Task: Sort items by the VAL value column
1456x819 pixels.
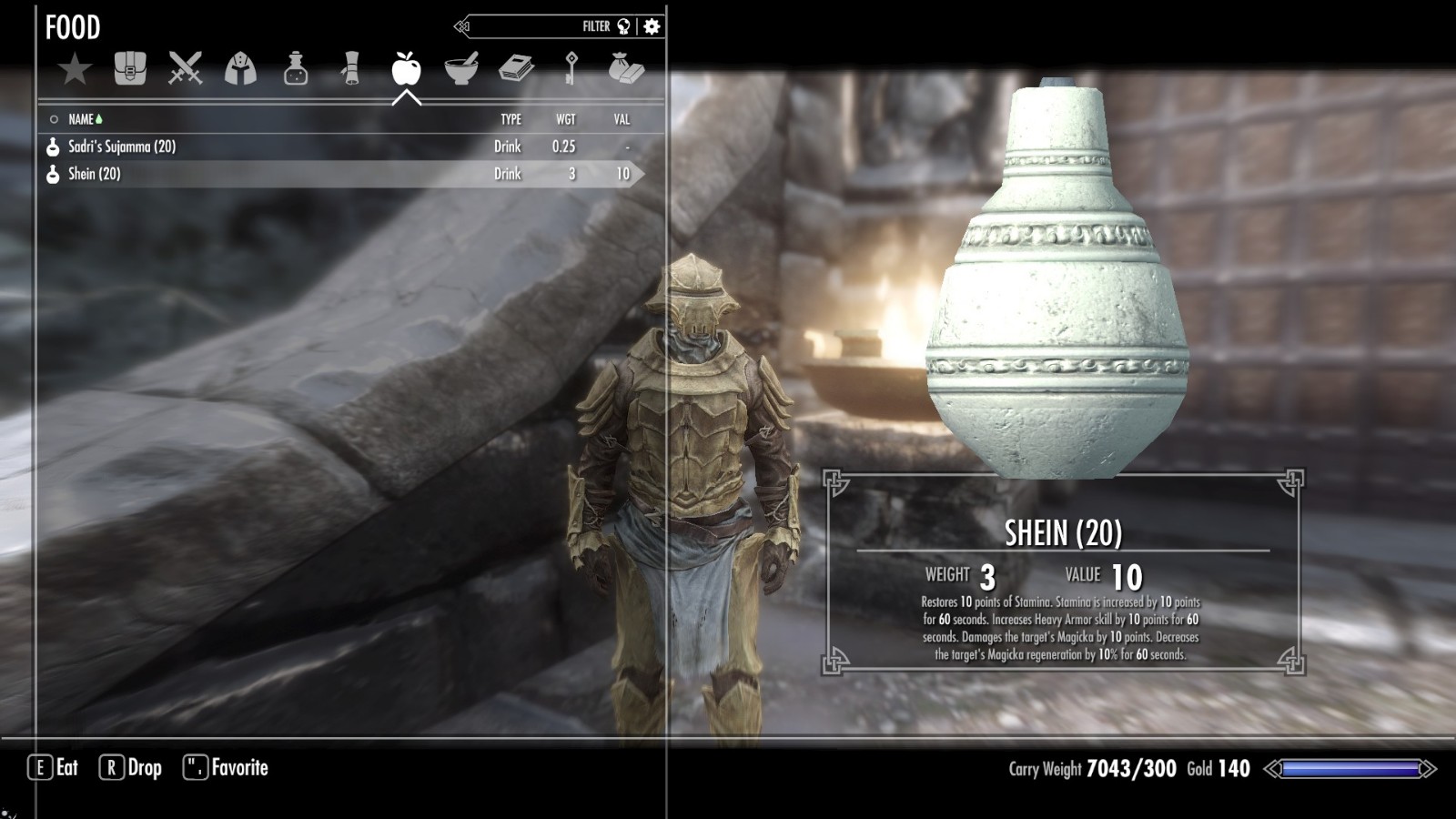Action: [x=622, y=119]
